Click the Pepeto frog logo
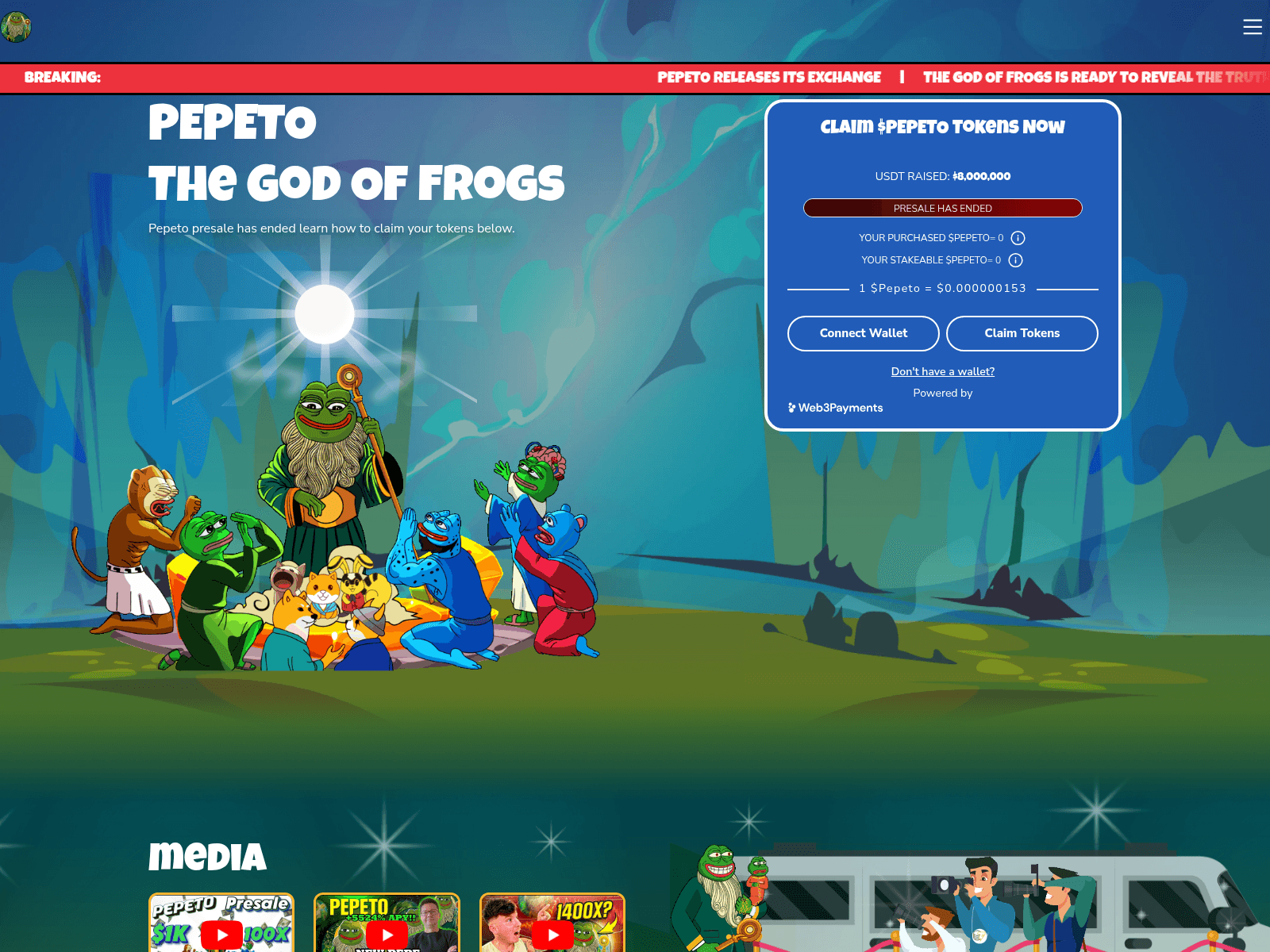 16,26
